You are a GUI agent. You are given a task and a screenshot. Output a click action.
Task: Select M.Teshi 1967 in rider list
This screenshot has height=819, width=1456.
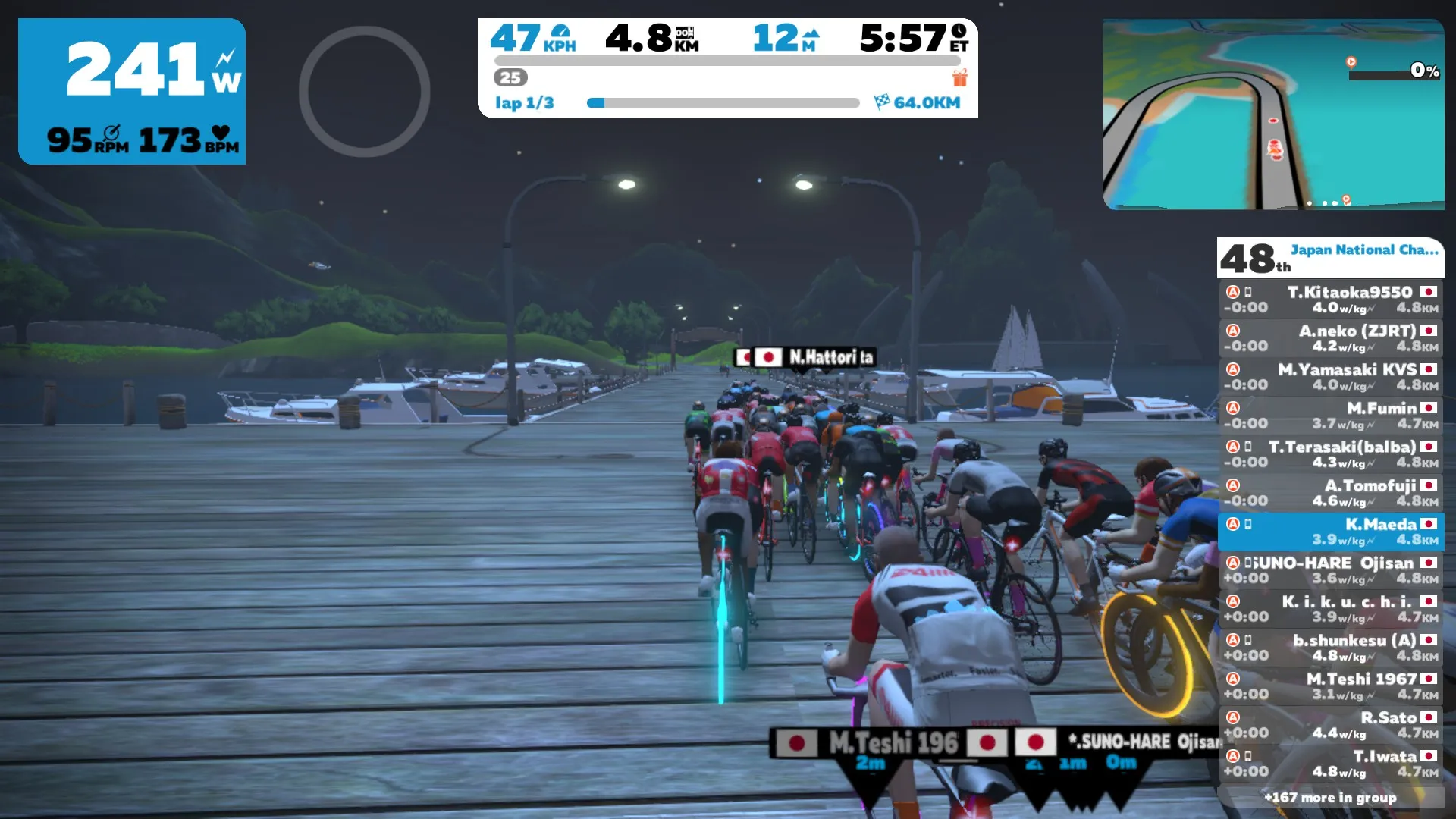coord(1331,686)
